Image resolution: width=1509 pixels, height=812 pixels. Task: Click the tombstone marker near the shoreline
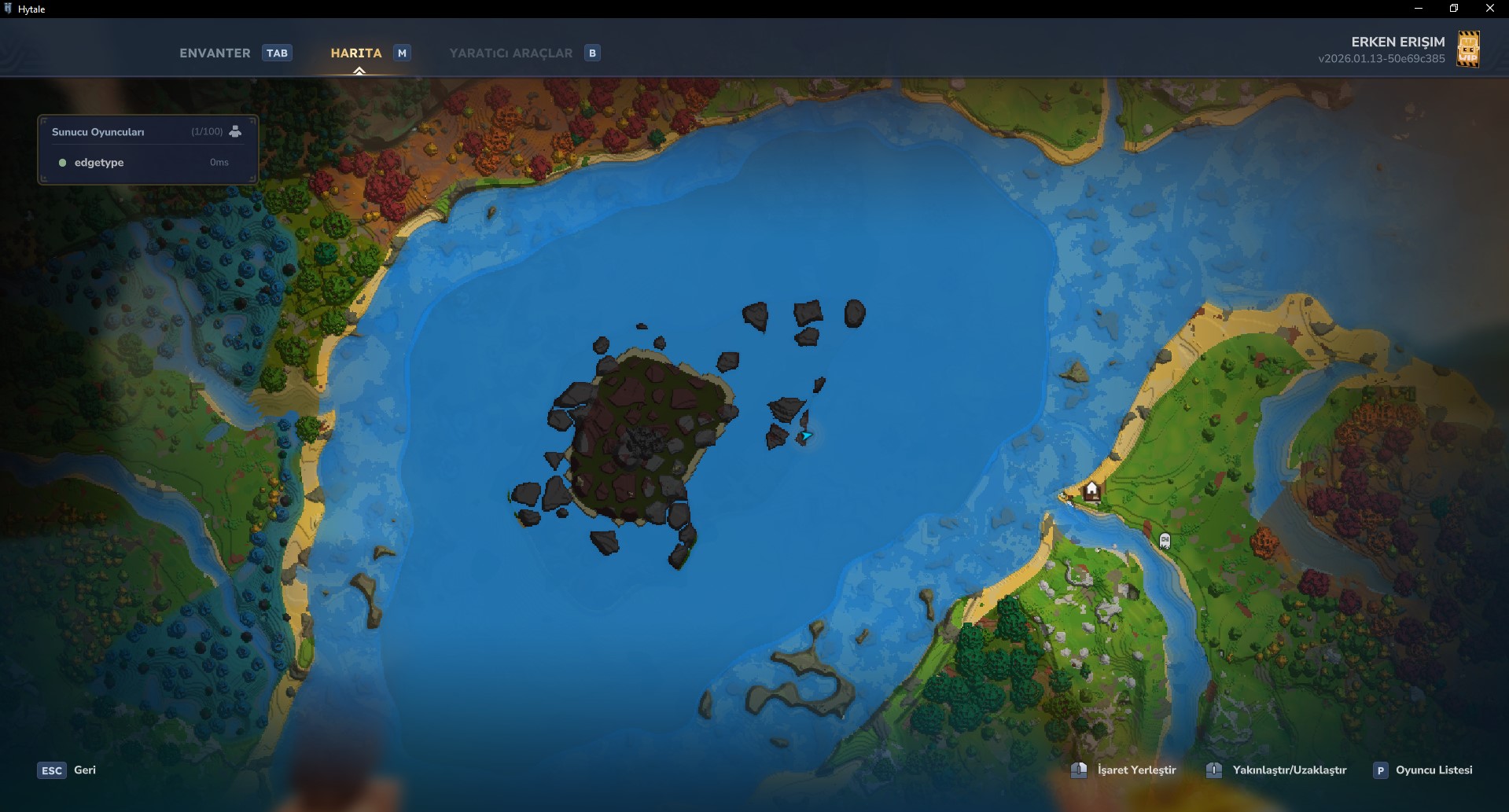(1165, 541)
